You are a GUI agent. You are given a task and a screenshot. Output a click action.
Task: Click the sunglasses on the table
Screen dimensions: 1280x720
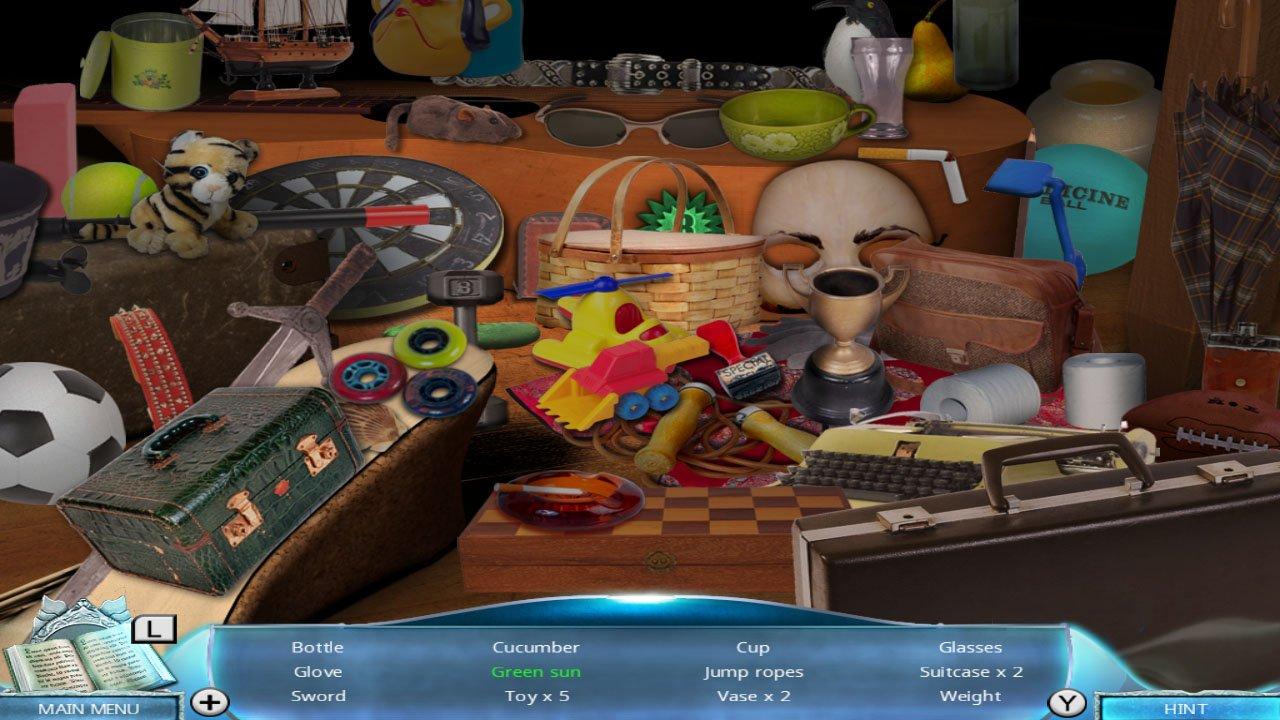[x=610, y=125]
